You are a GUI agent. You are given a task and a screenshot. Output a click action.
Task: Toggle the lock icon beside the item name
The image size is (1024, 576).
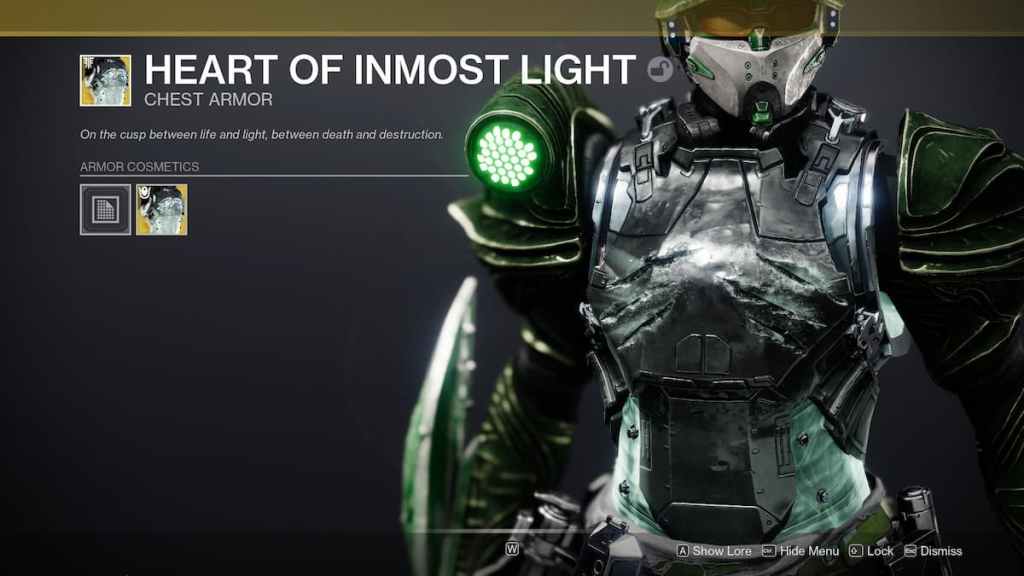click(659, 70)
